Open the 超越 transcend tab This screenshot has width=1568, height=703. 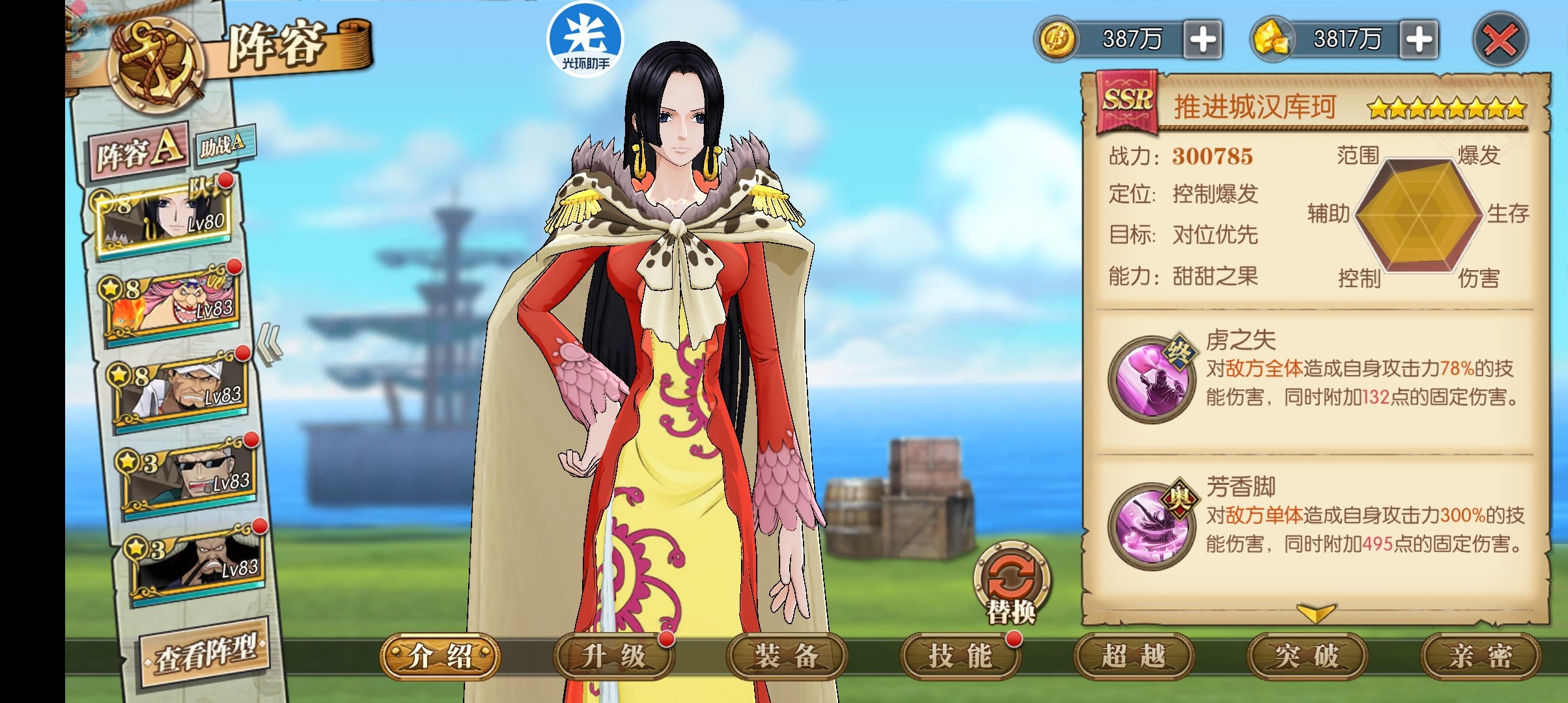(x=1133, y=656)
